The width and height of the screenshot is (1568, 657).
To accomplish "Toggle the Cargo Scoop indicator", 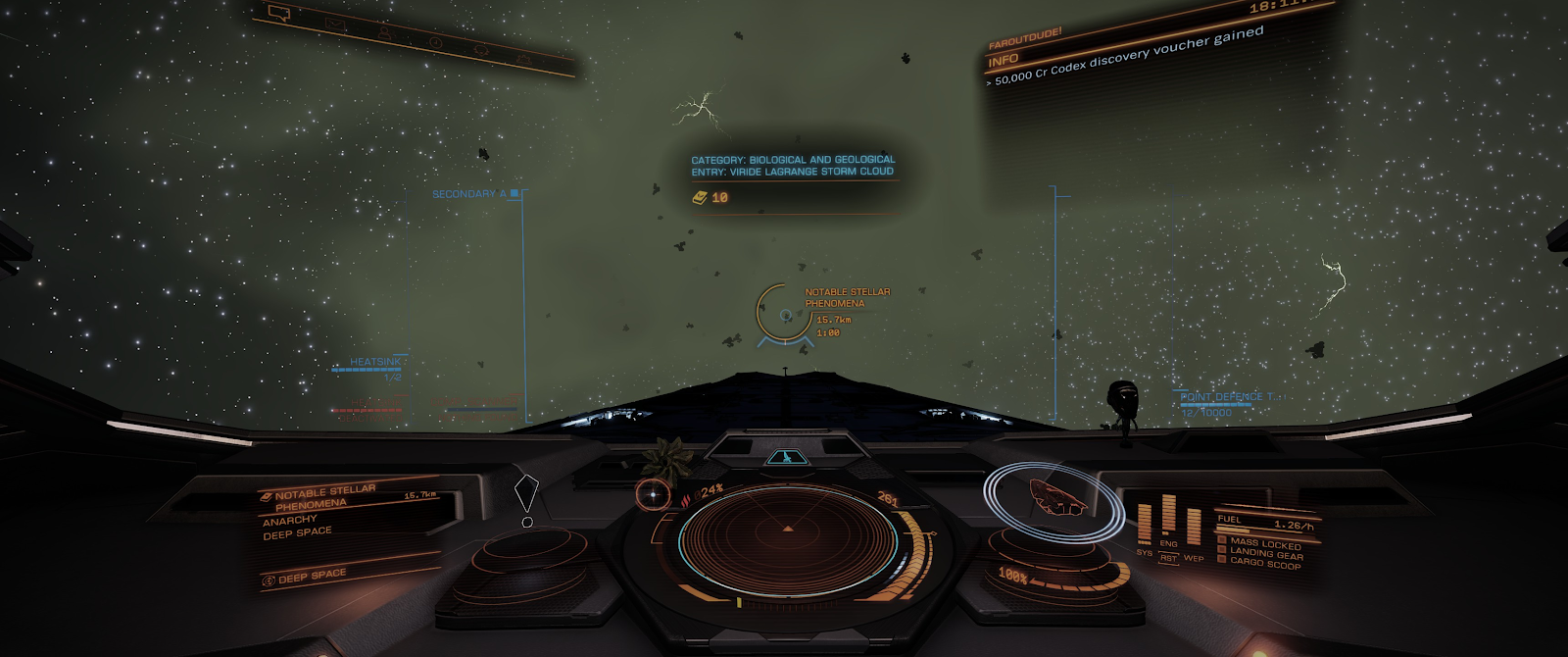I will pos(1264,564).
